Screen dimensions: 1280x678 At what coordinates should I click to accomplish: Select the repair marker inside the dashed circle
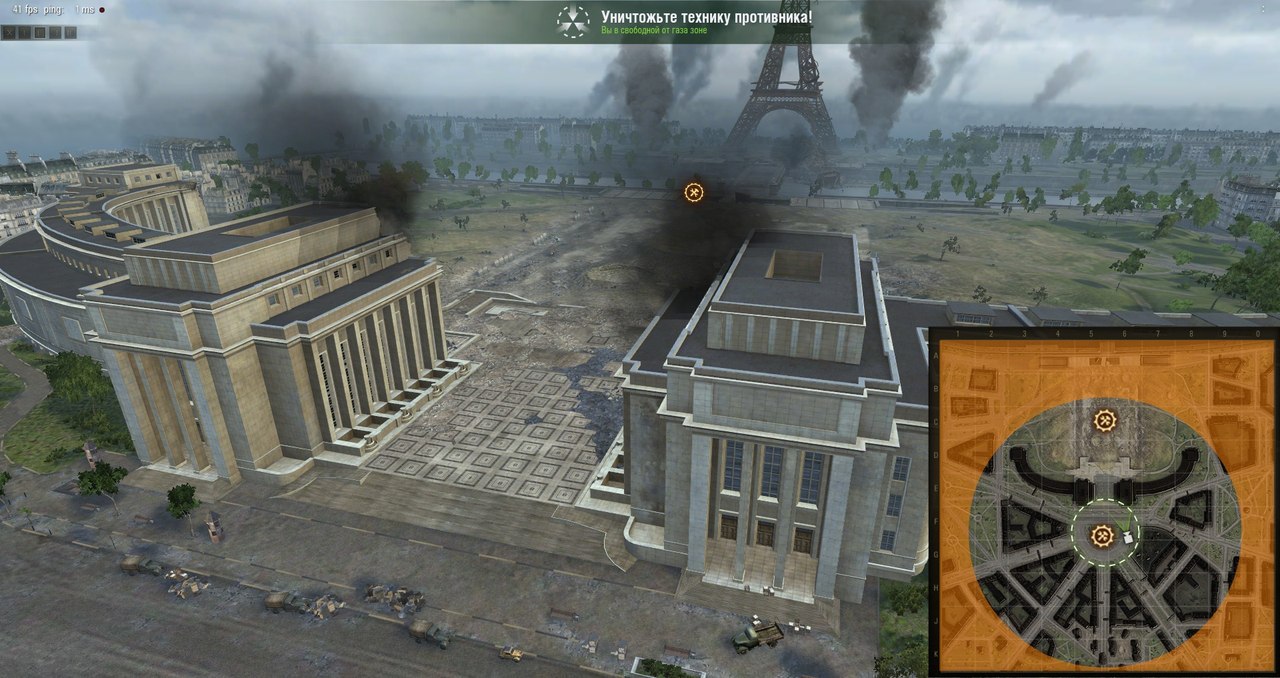click(1102, 535)
